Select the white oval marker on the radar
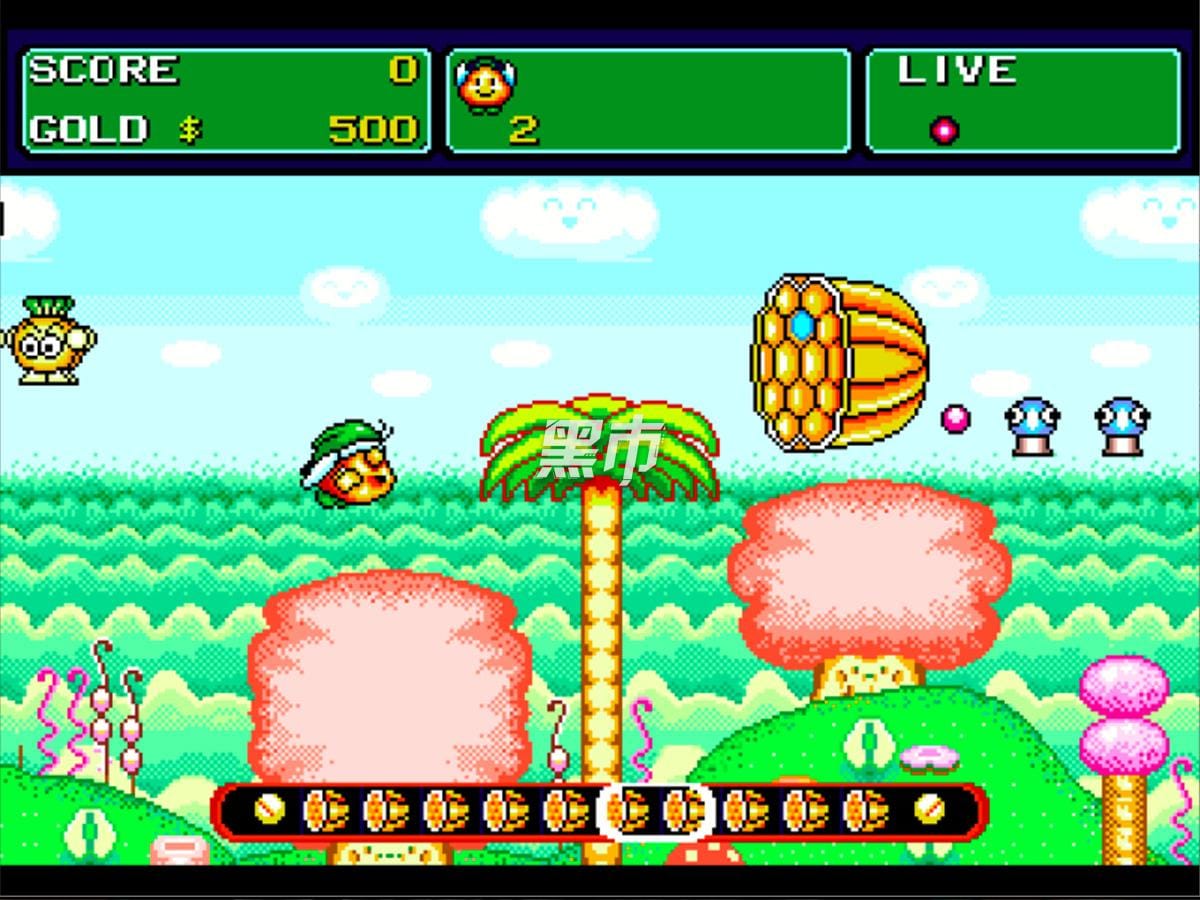The height and width of the screenshot is (900, 1200). 655,810
